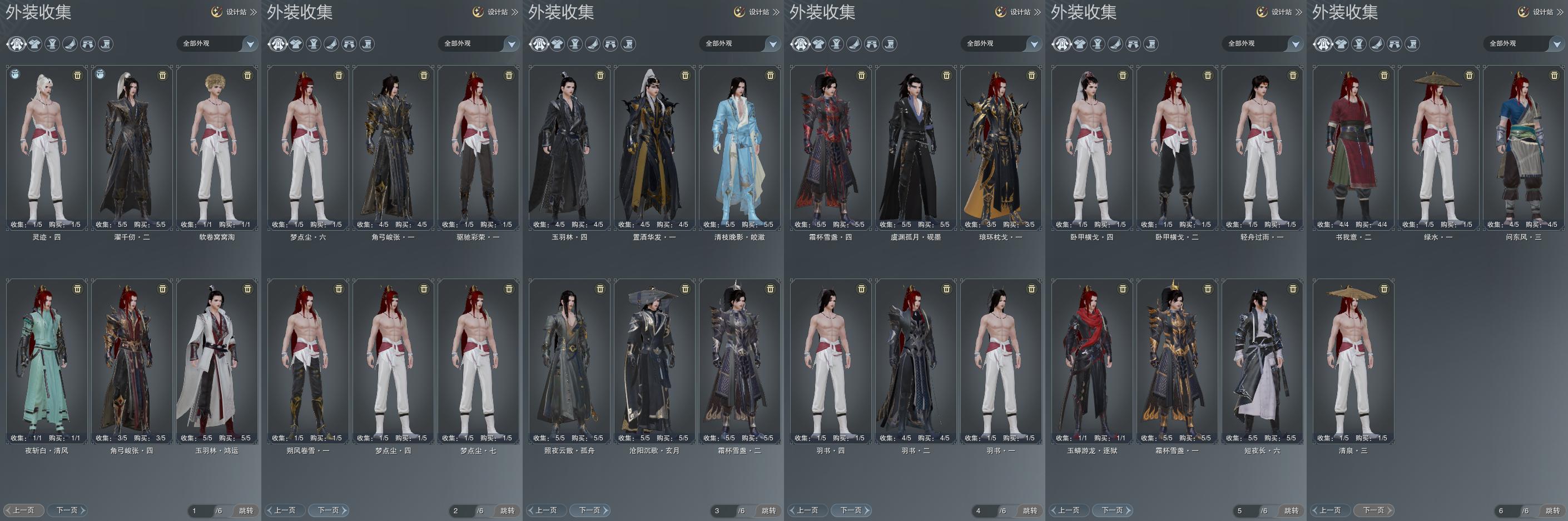The image size is (1568, 521).
Task: Select the 灵迹·四 outfit card
Action: tap(47, 146)
